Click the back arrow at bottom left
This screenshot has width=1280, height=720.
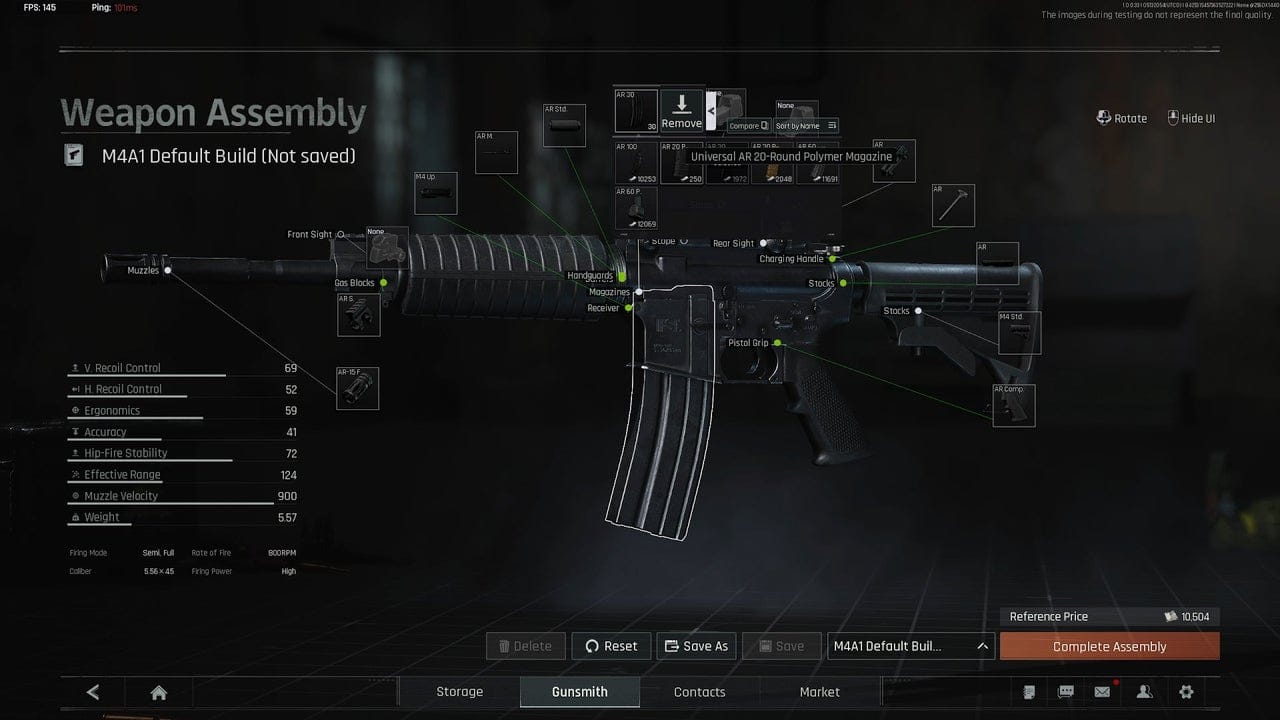(x=91, y=691)
